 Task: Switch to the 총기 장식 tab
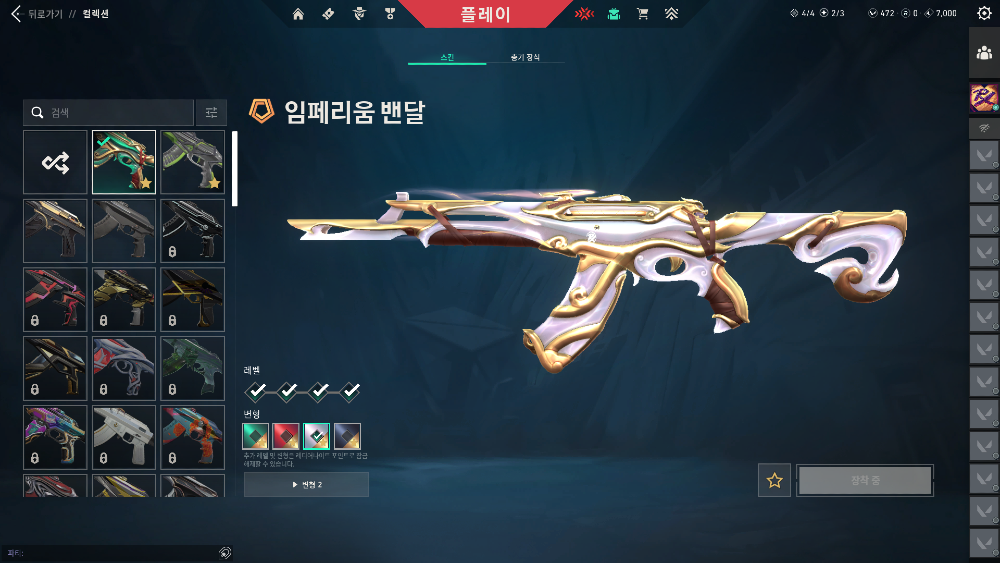[x=525, y=58]
